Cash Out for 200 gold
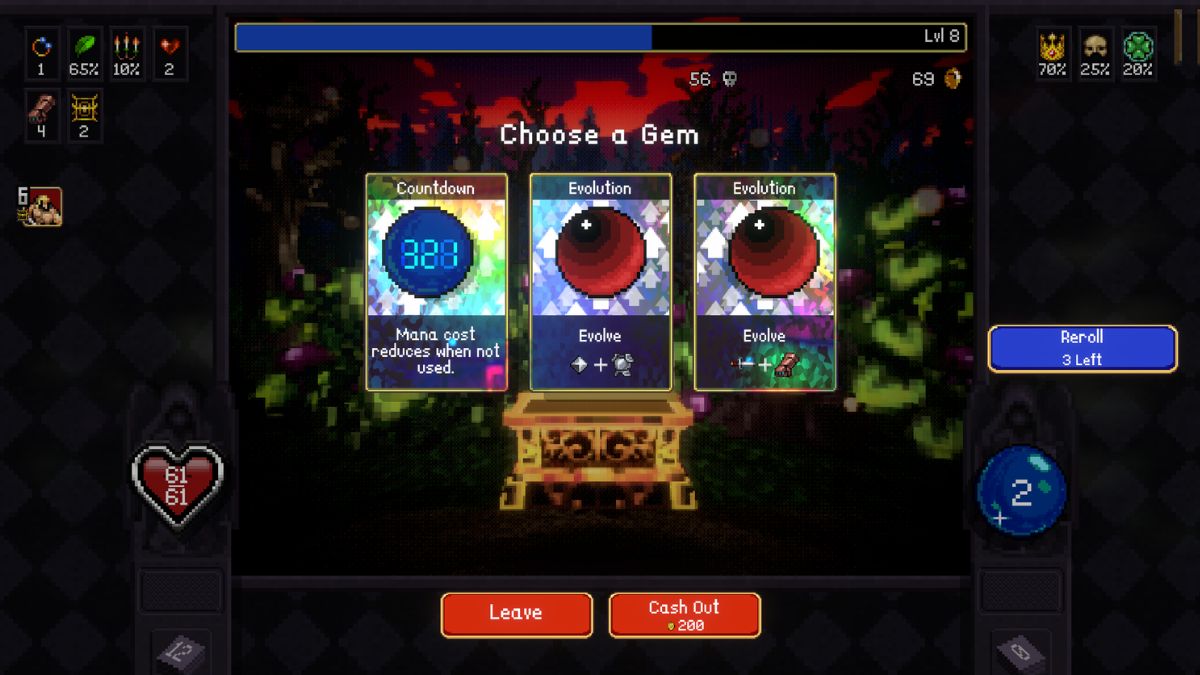Viewport: 1200px width, 675px height. (684, 614)
